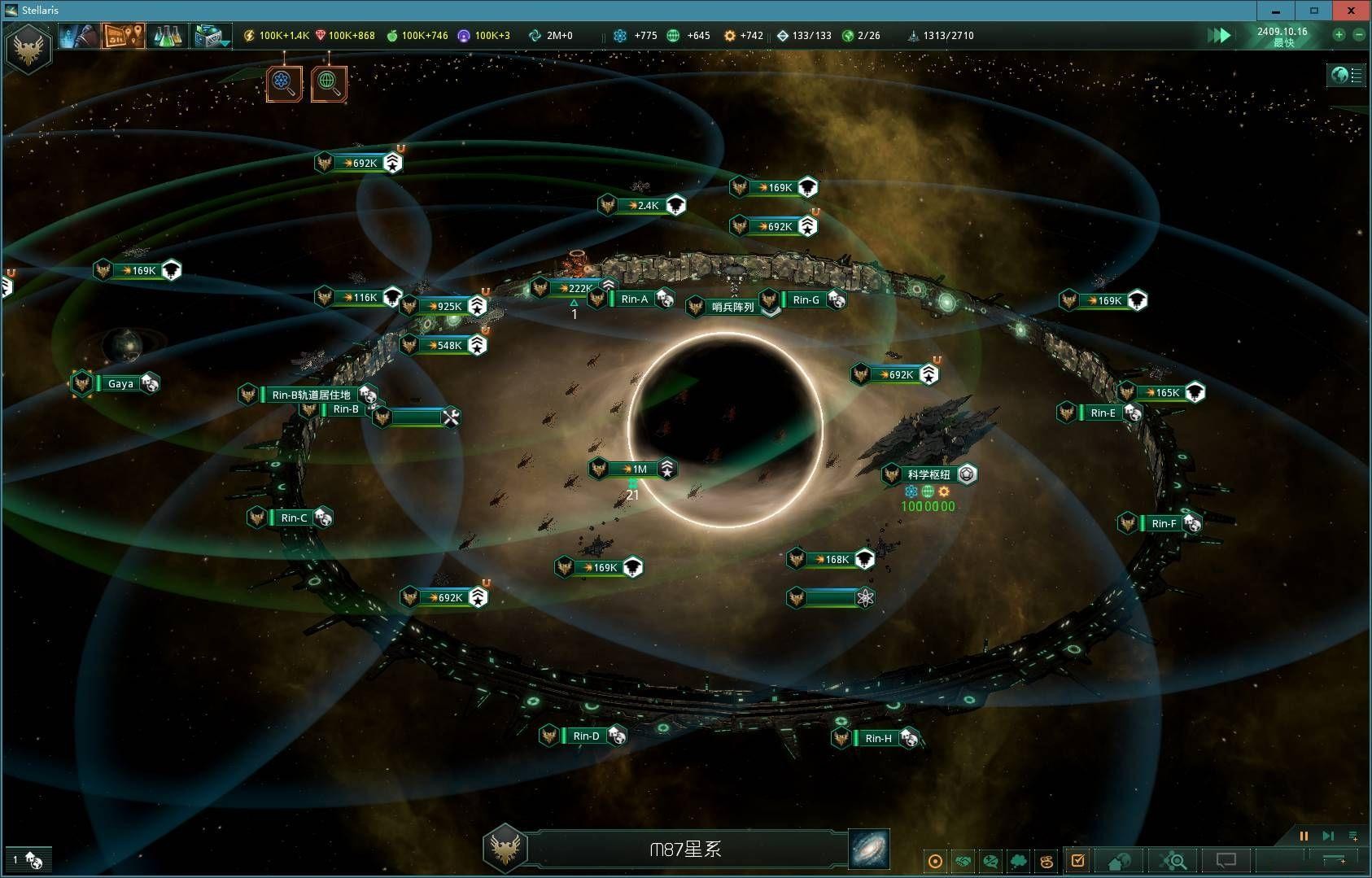Increase game speed with the plus button
The image size is (1372, 878).
click(x=1339, y=34)
